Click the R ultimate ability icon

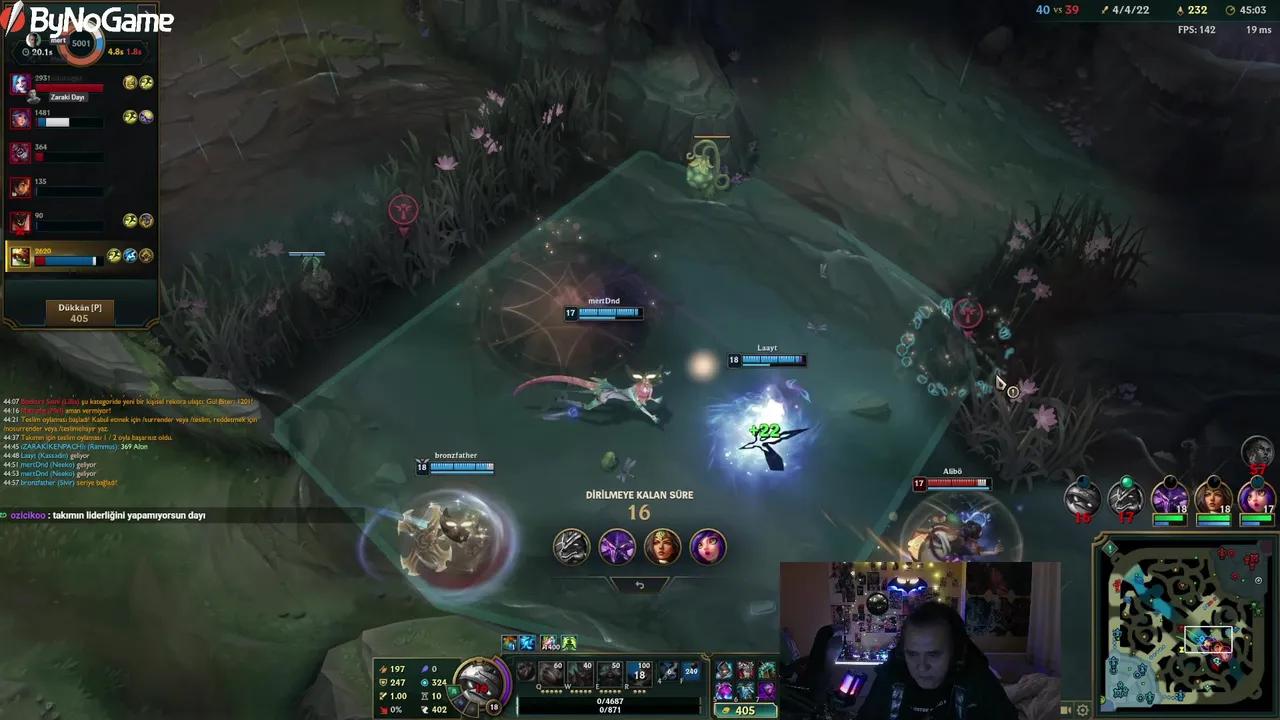637,672
